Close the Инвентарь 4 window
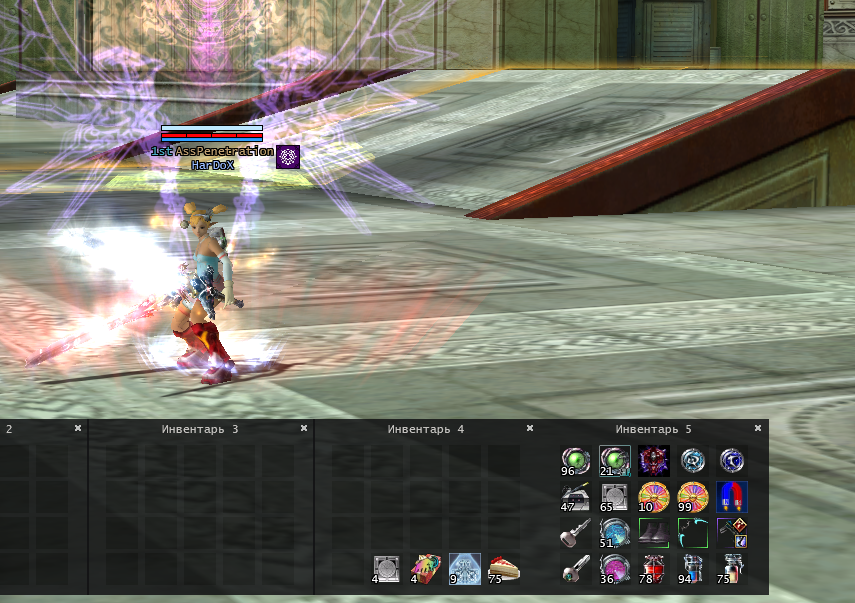855x603 pixels. click(x=530, y=428)
